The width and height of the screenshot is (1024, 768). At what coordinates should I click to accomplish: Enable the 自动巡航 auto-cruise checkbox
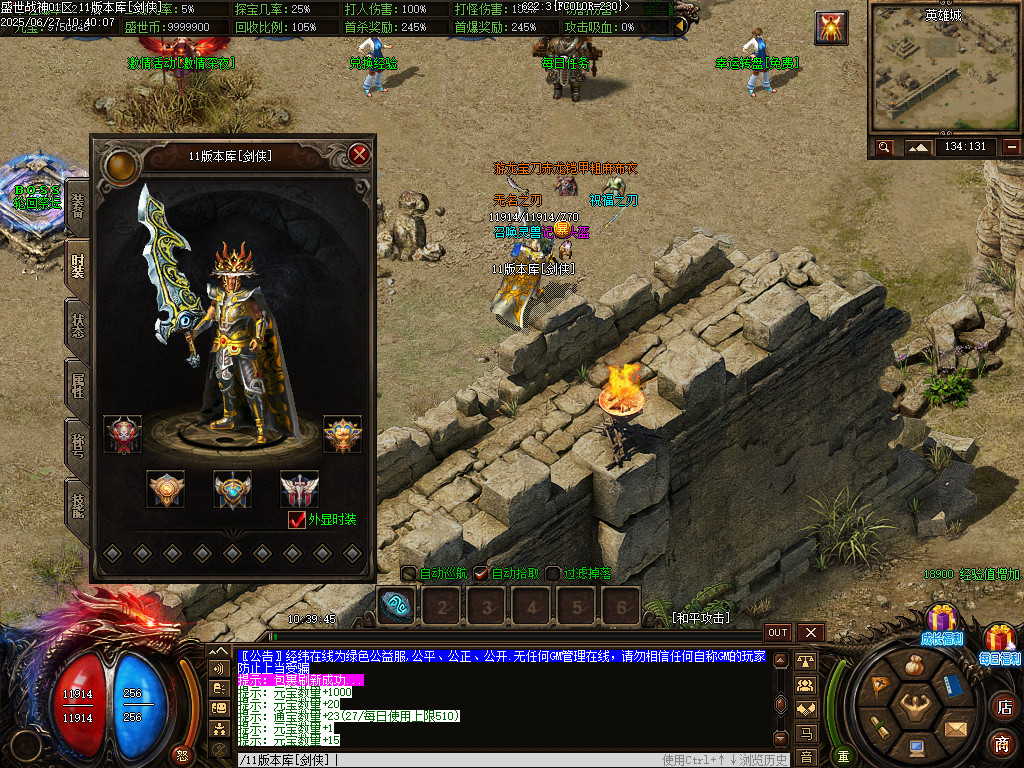pyautogui.click(x=409, y=574)
